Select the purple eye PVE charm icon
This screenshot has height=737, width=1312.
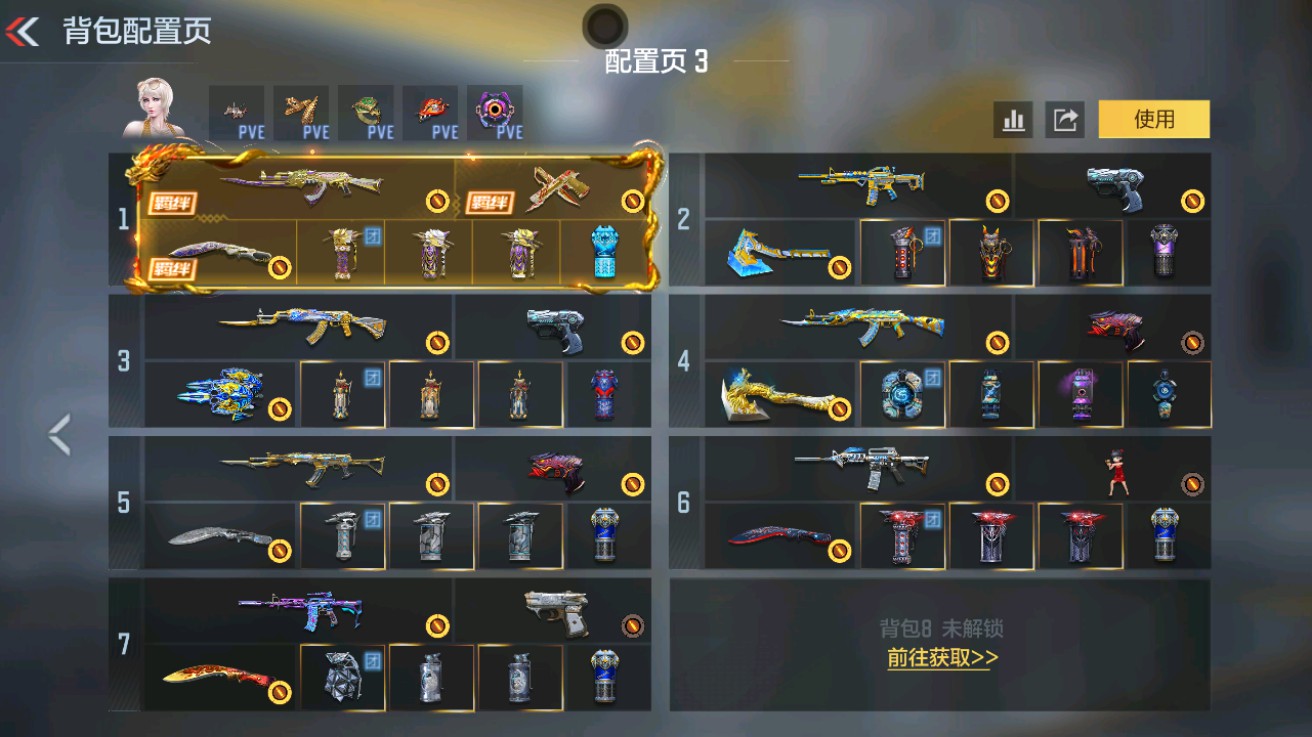click(x=495, y=110)
